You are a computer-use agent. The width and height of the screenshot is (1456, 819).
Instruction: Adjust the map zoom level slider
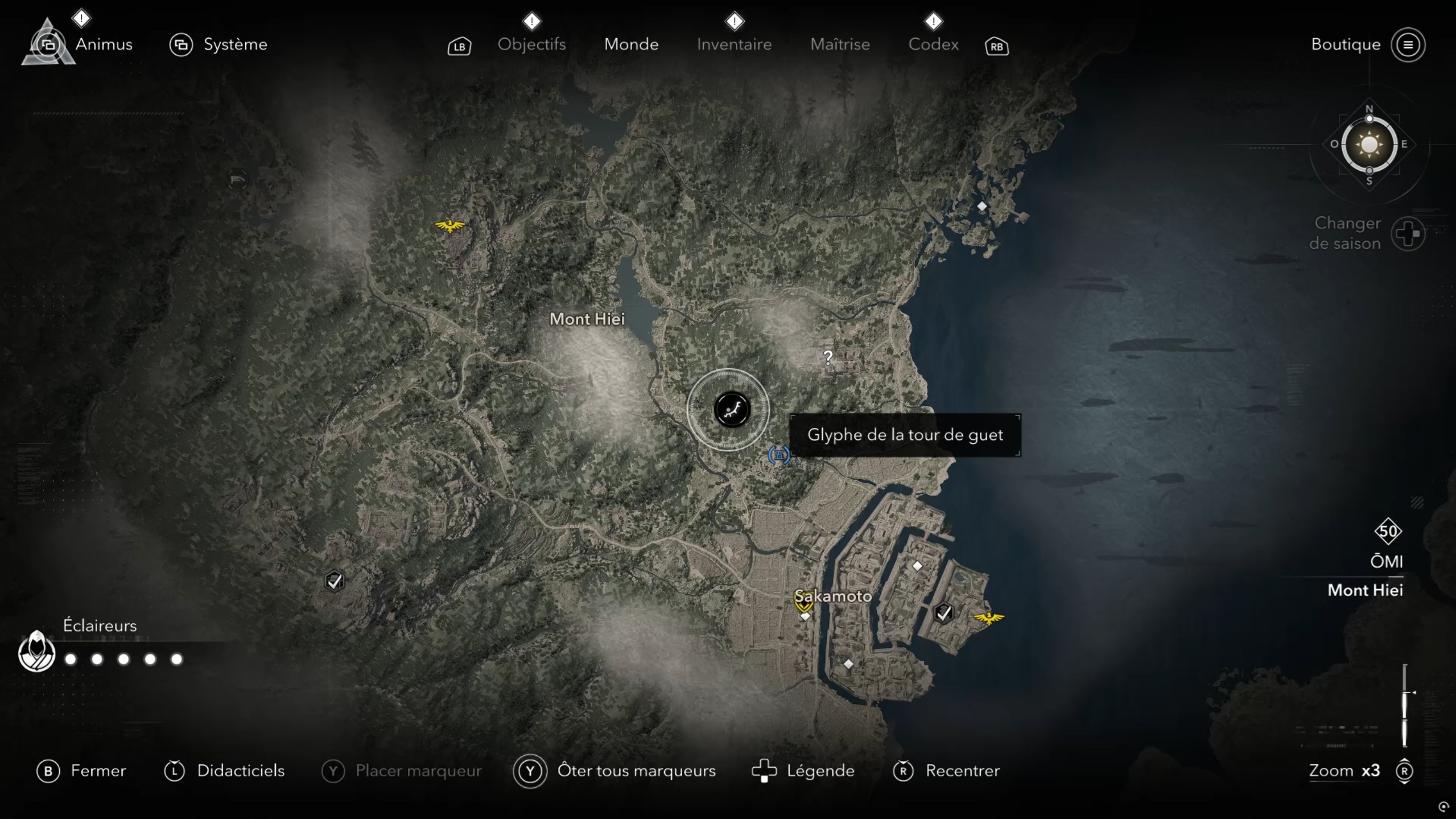coord(1404,705)
